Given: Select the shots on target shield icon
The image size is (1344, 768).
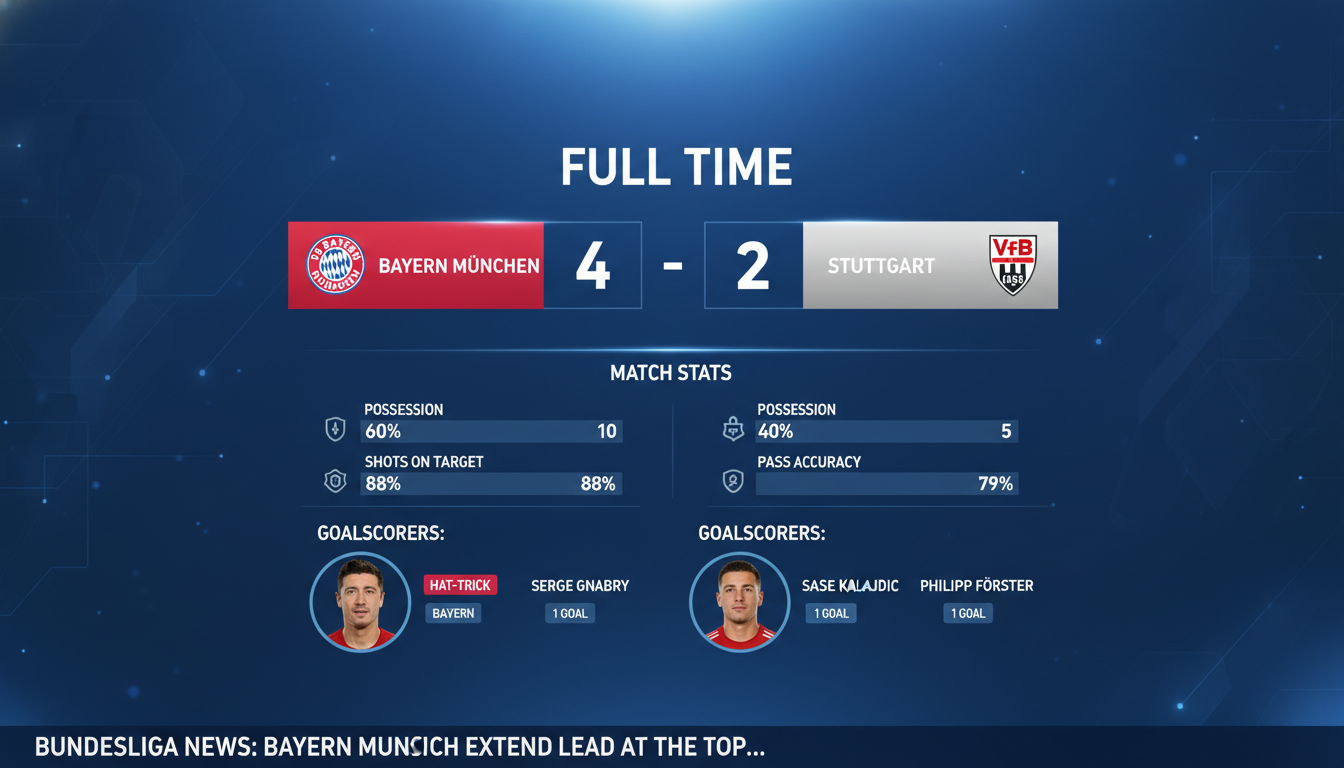Looking at the screenshot, I should coord(336,480).
